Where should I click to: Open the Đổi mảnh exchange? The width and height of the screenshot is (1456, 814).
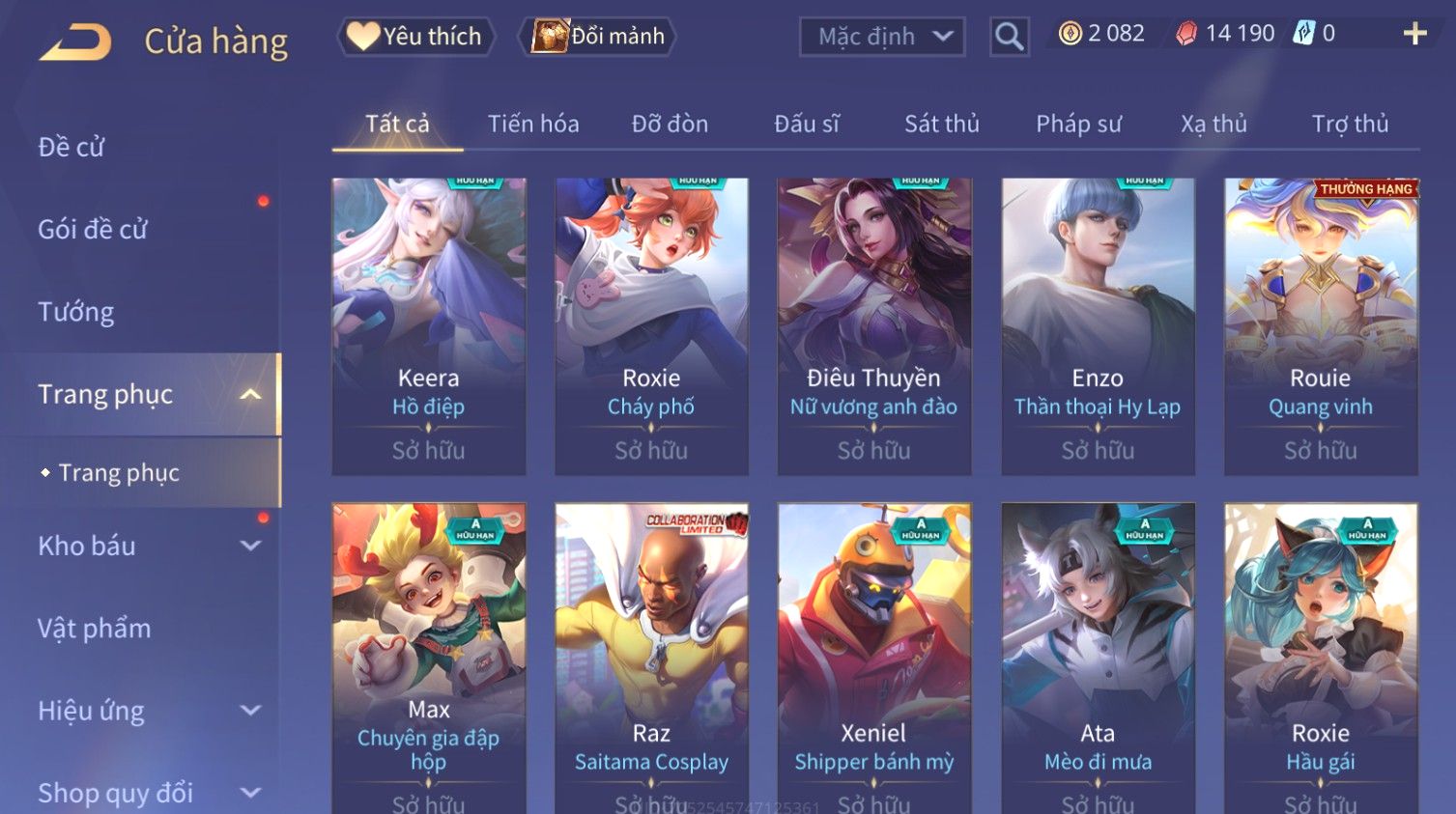click(598, 37)
